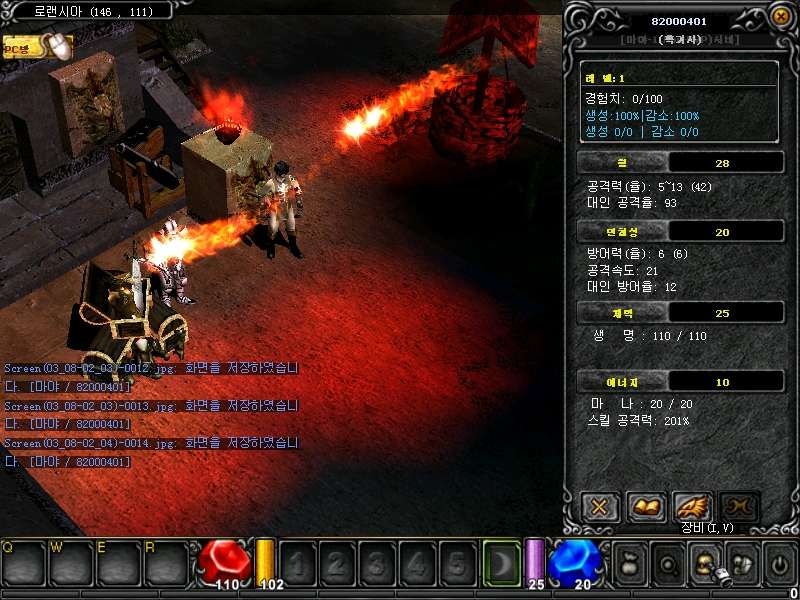Screen dimensions: 800x600
Task: Click the X button at panel bottom
Action: click(599, 506)
